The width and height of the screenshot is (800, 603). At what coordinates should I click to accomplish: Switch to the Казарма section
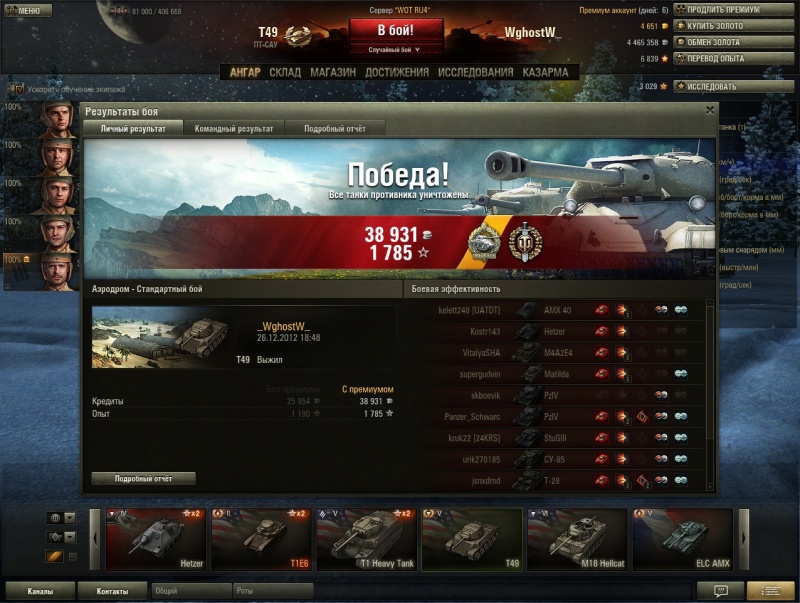click(x=545, y=72)
